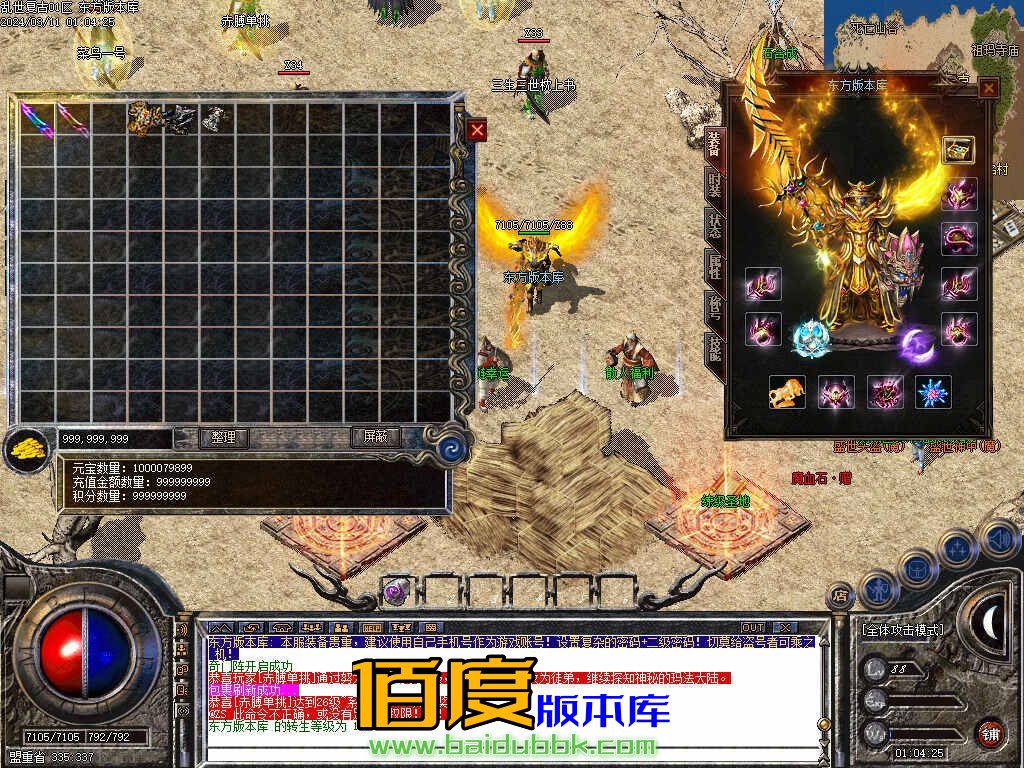Click the gold ingot pile icon
This screenshot has height=768, width=1024.
(25, 449)
